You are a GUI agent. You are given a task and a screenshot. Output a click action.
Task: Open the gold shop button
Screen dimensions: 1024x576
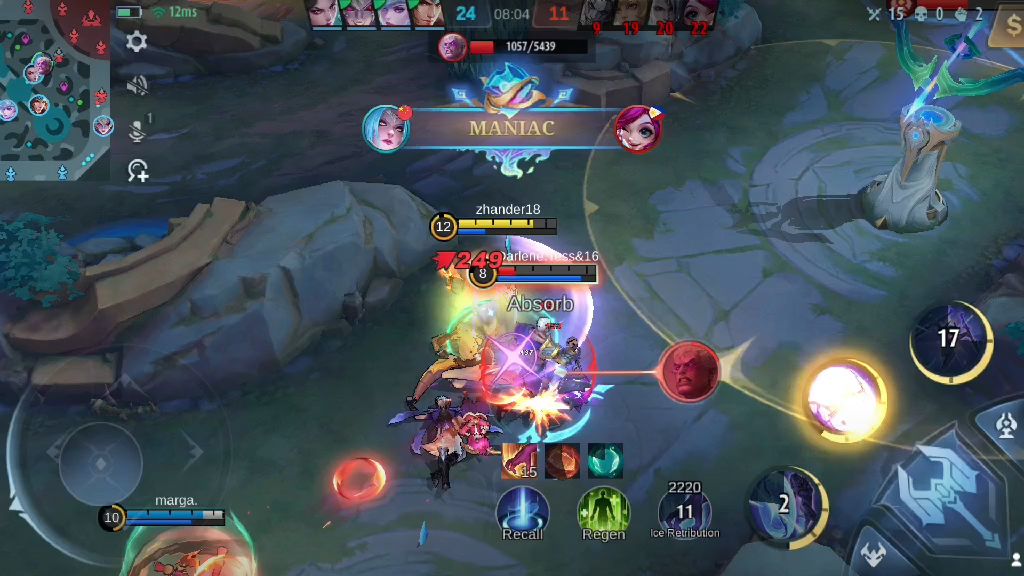point(1005,27)
